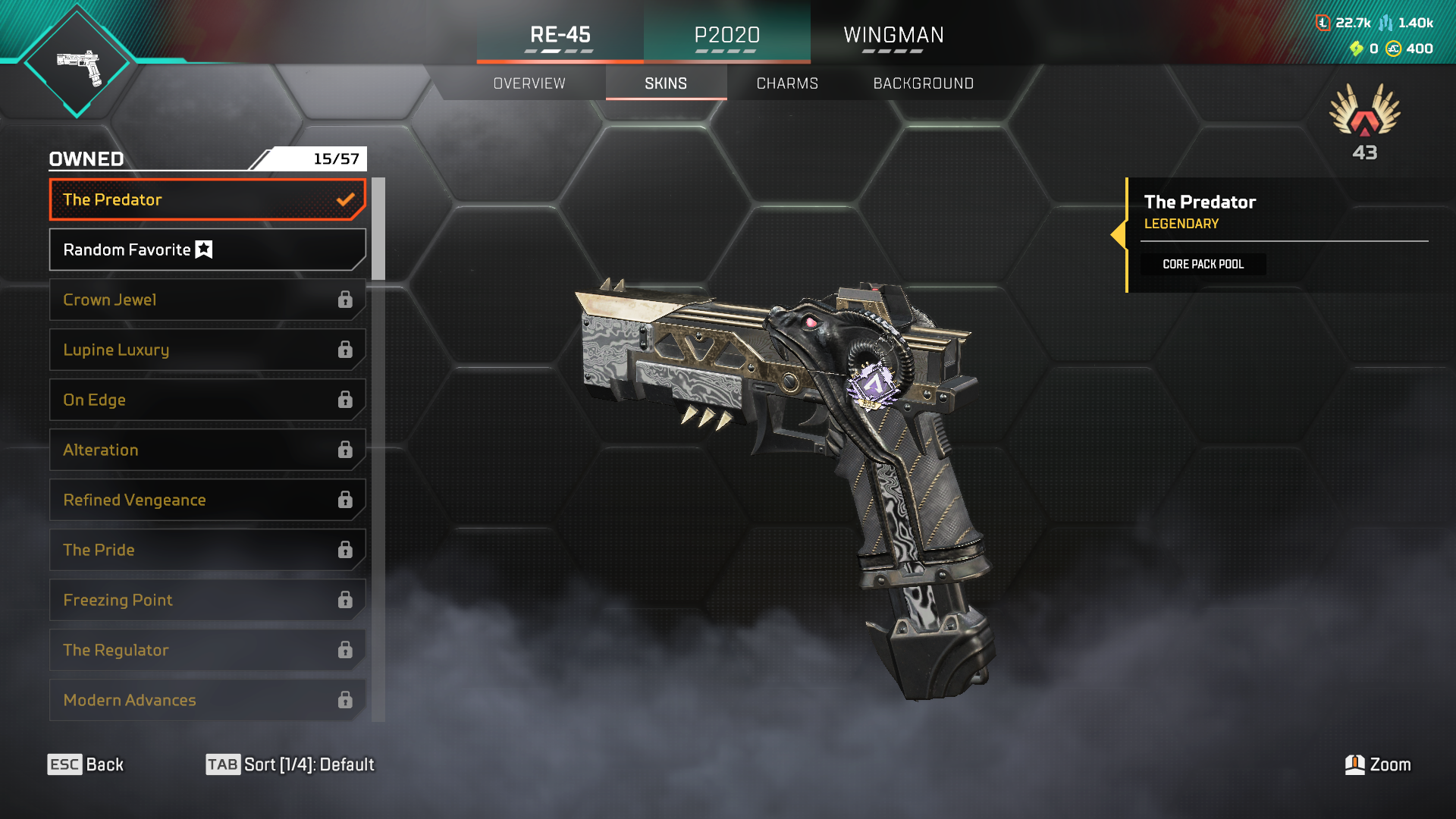View the Modern Advances skin

[207, 700]
